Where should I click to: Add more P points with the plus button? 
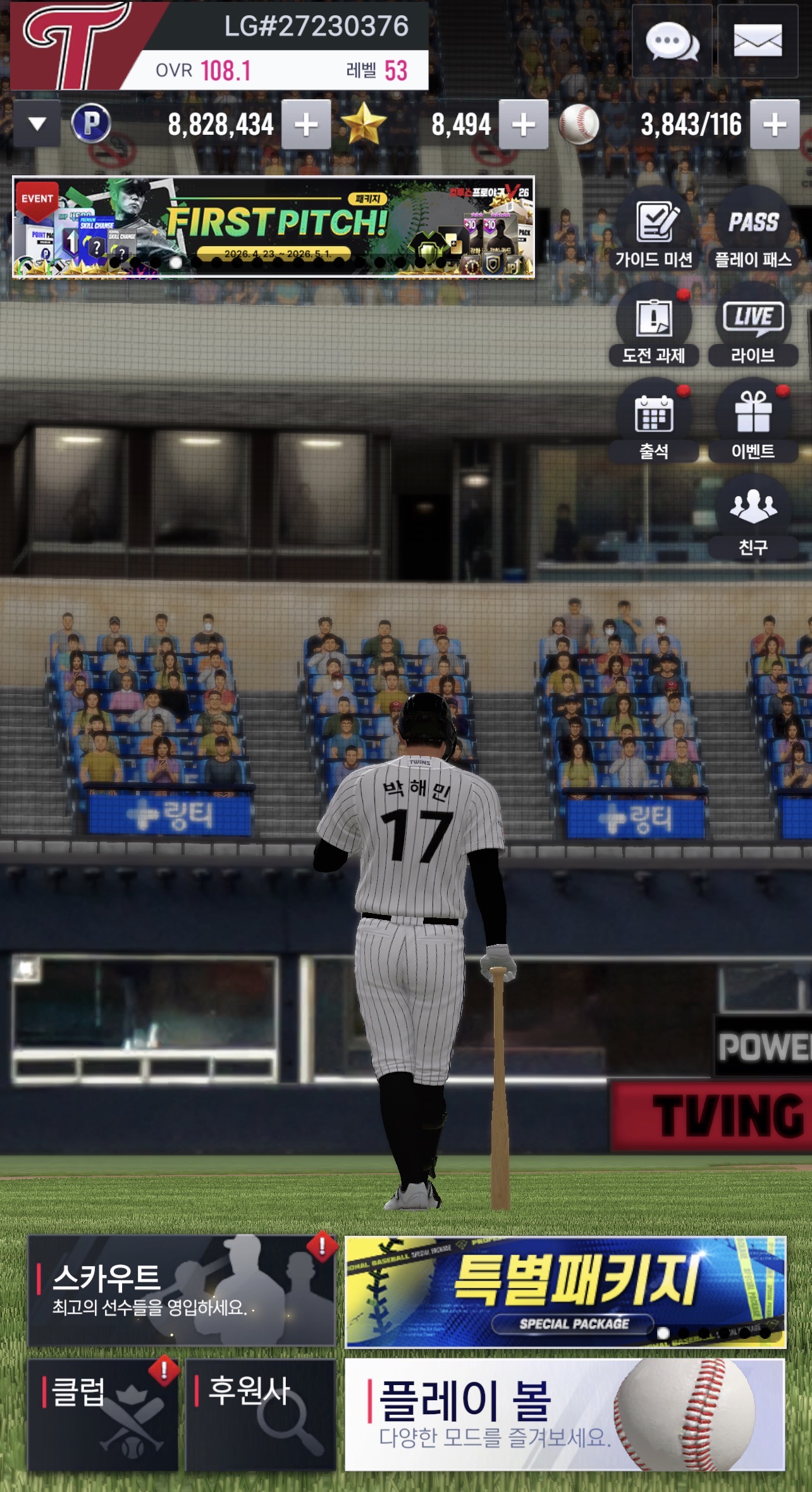[x=306, y=125]
